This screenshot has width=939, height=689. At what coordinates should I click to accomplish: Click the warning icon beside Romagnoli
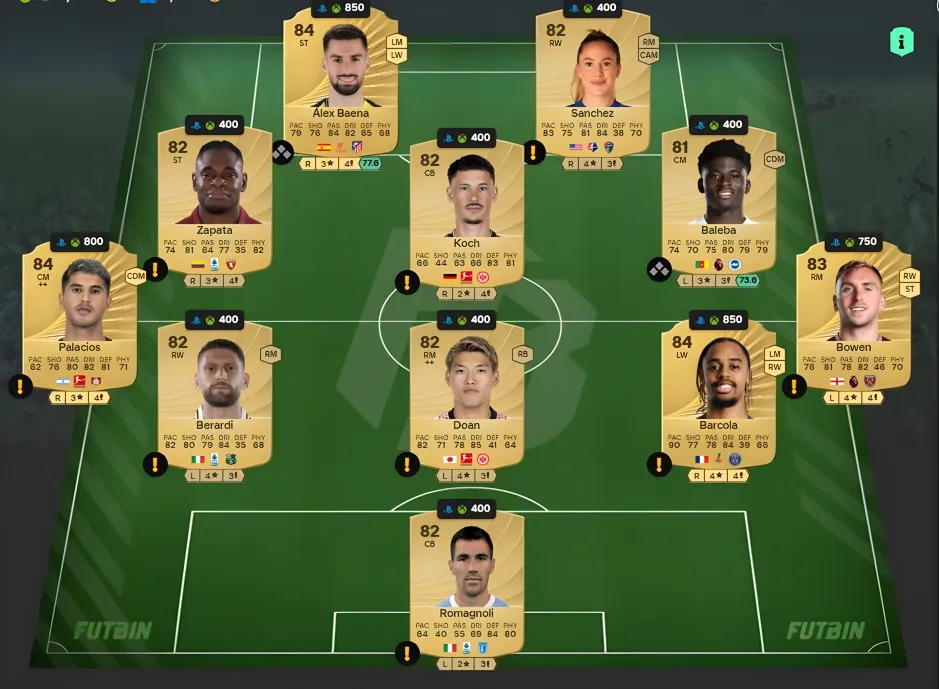407,654
